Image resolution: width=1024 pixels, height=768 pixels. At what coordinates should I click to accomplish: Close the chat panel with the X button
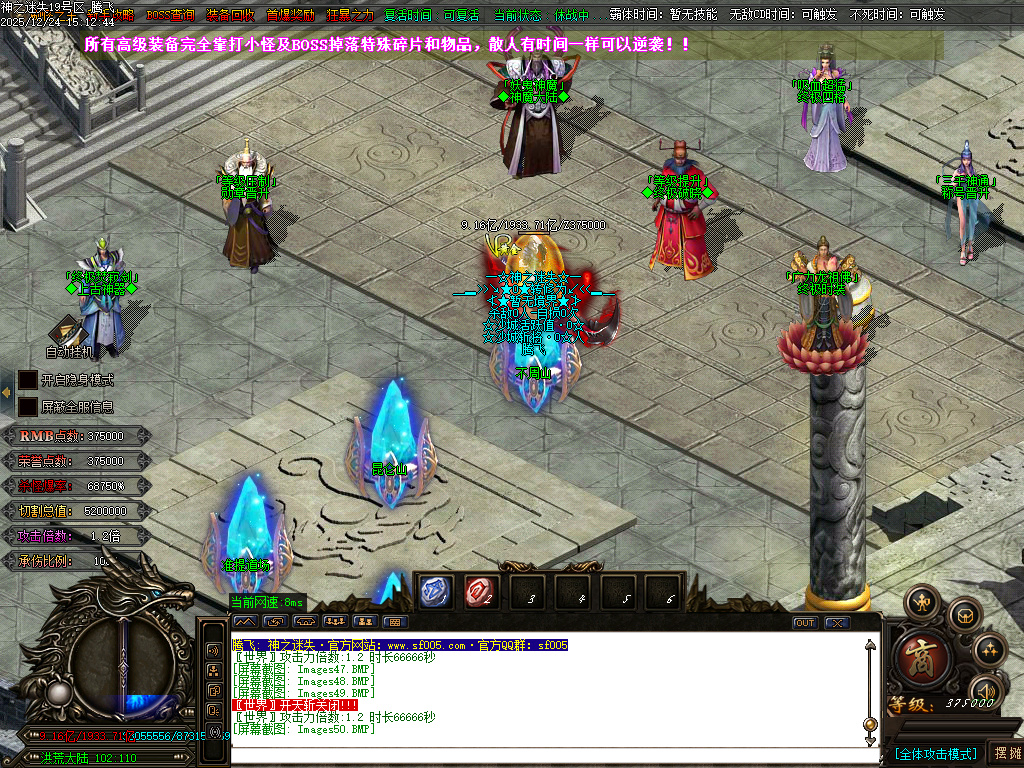[837, 622]
